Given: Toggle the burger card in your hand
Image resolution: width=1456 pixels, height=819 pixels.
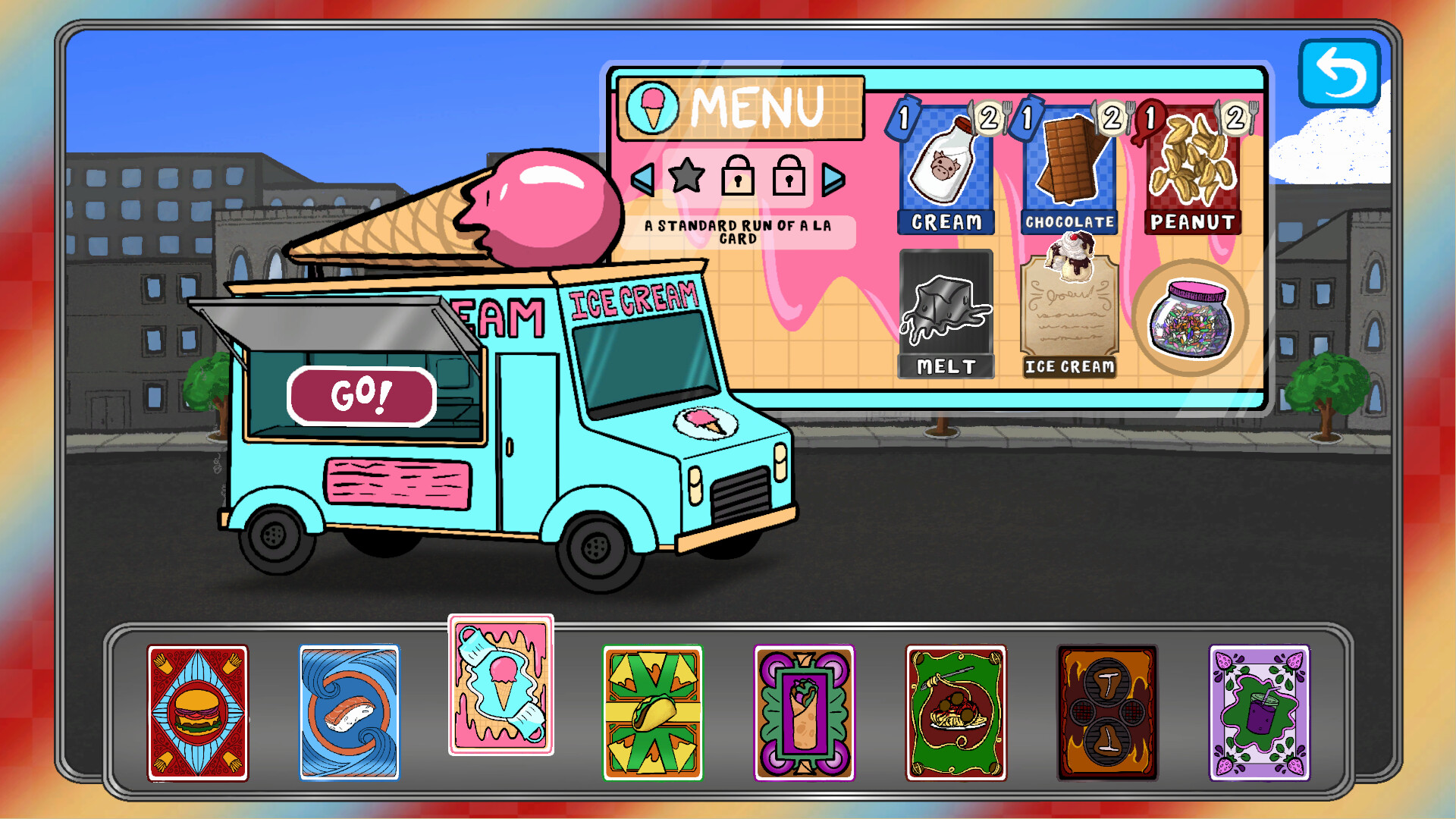Looking at the screenshot, I should click(198, 713).
